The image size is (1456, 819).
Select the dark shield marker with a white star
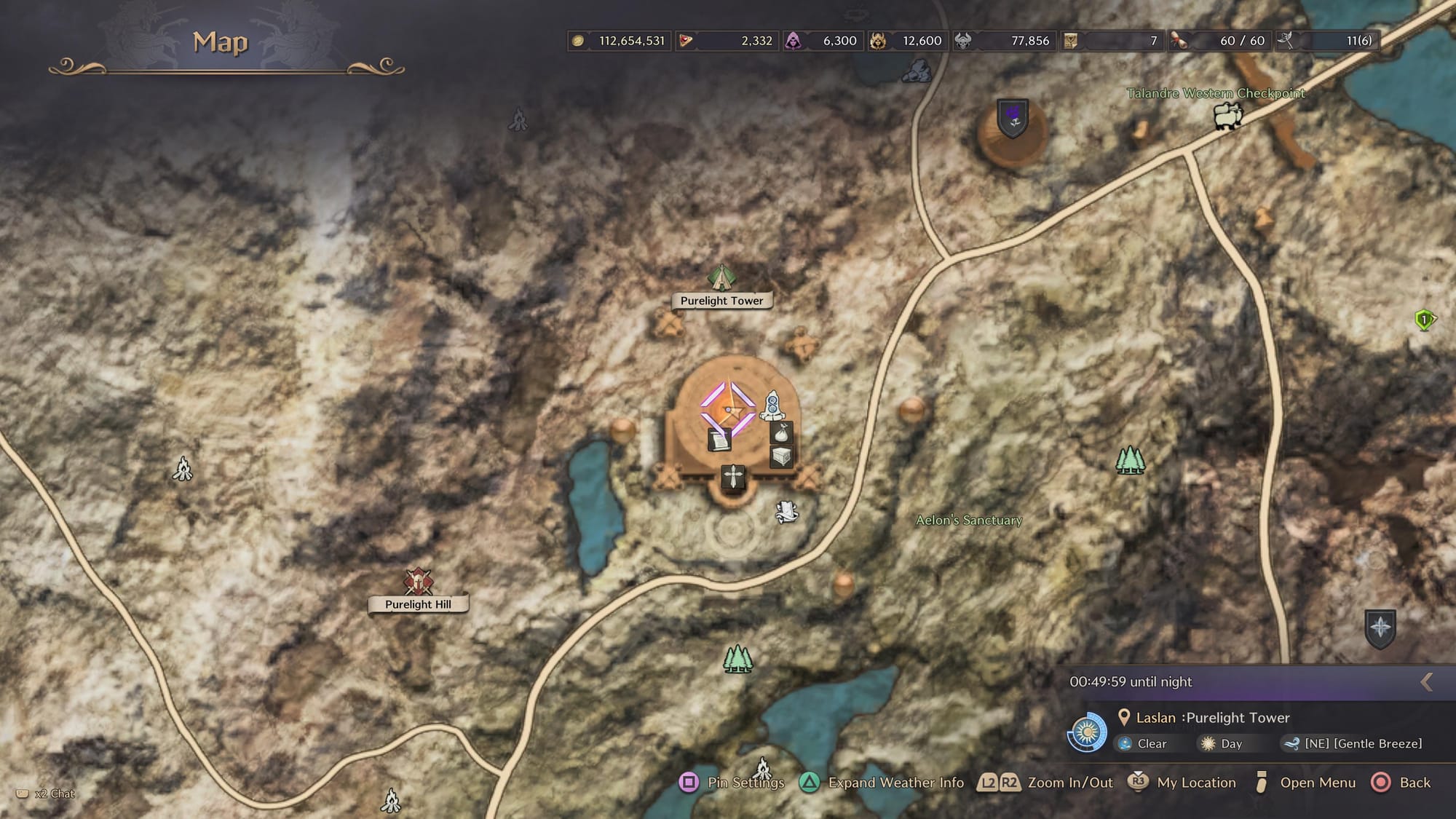(x=1380, y=628)
